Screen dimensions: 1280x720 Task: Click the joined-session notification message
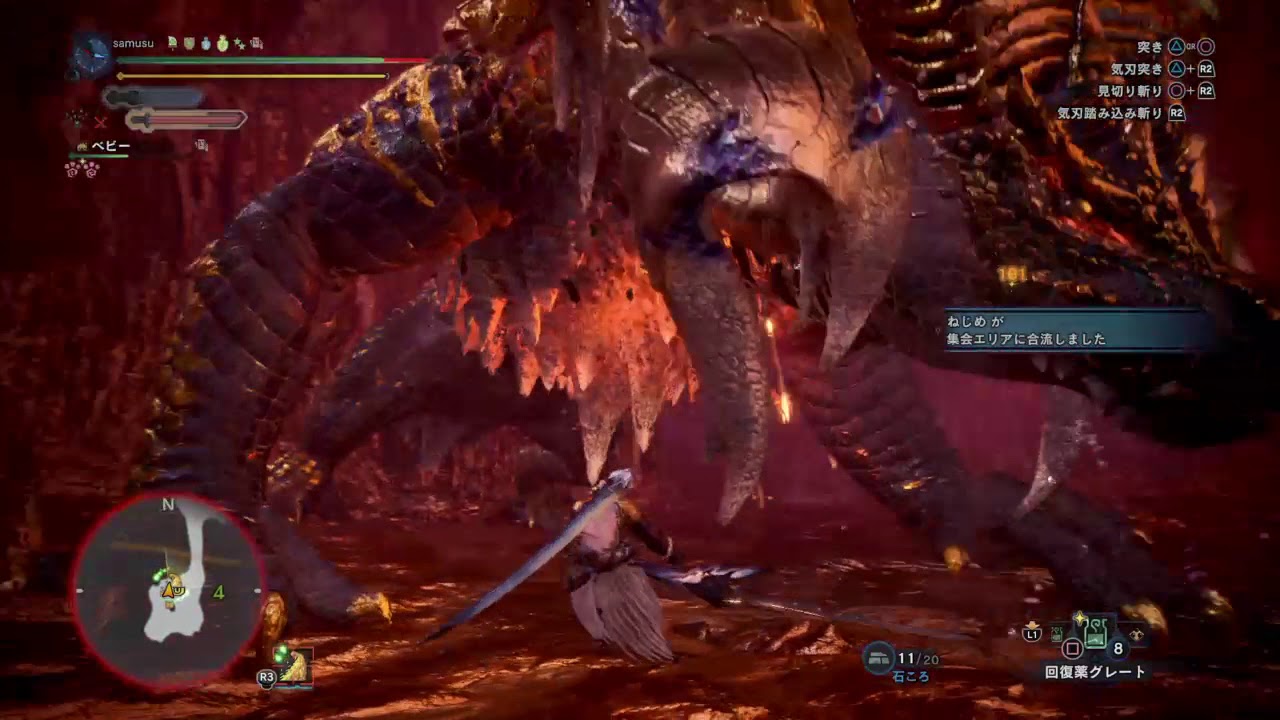[1080, 330]
